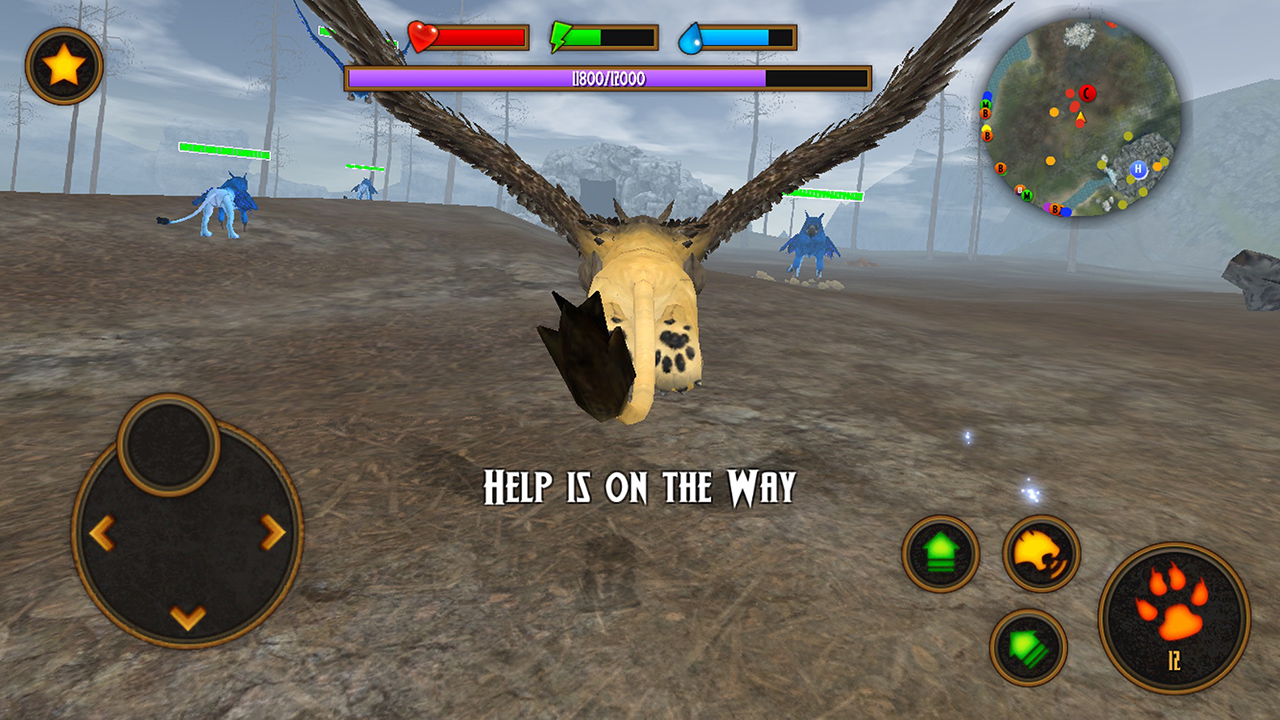
Task: Select the blue H home marker on minimap
Action: click(x=1138, y=169)
